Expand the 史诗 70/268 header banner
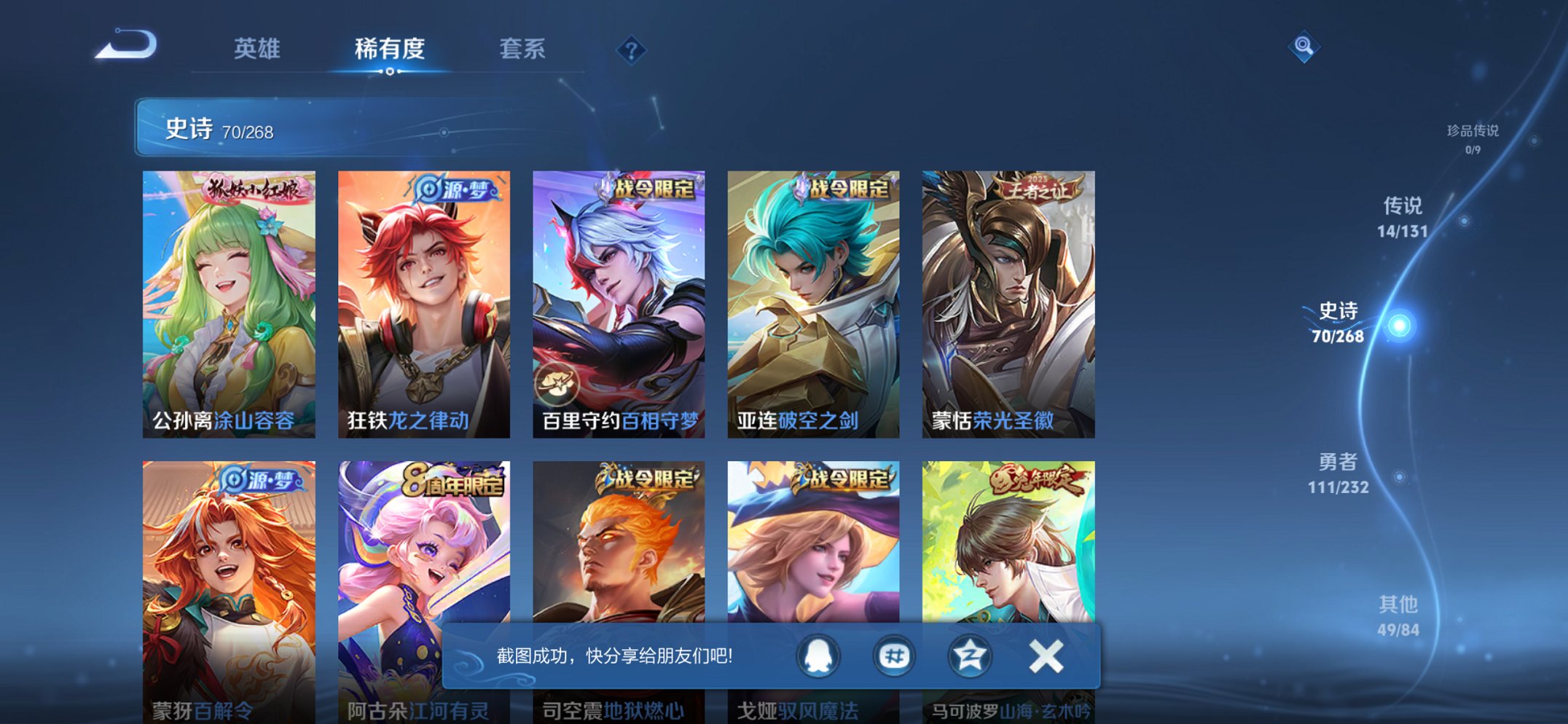The height and width of the screenshot is (724, 1568). point(219,130)
